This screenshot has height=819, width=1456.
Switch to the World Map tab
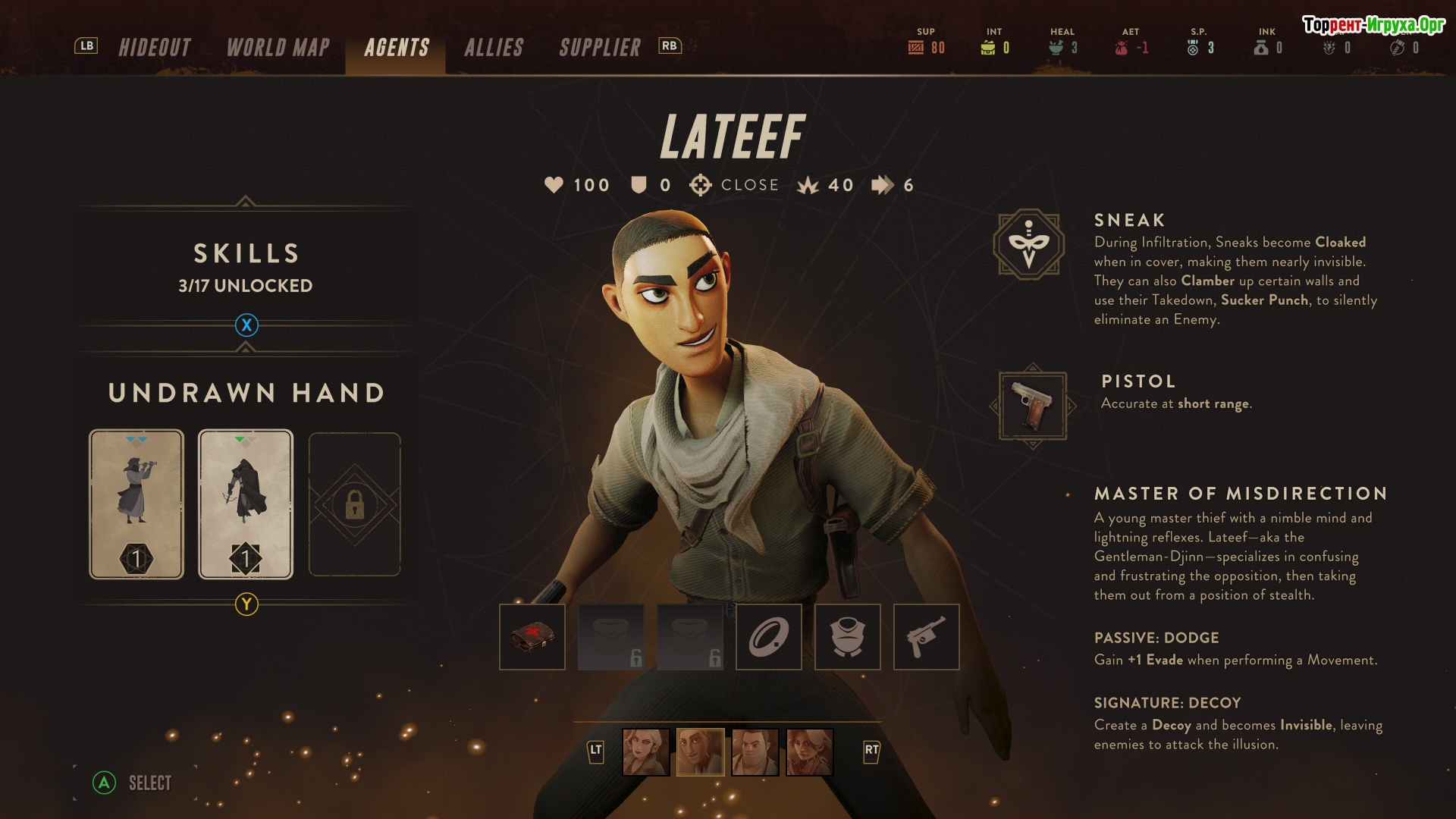tap(278, 48)
